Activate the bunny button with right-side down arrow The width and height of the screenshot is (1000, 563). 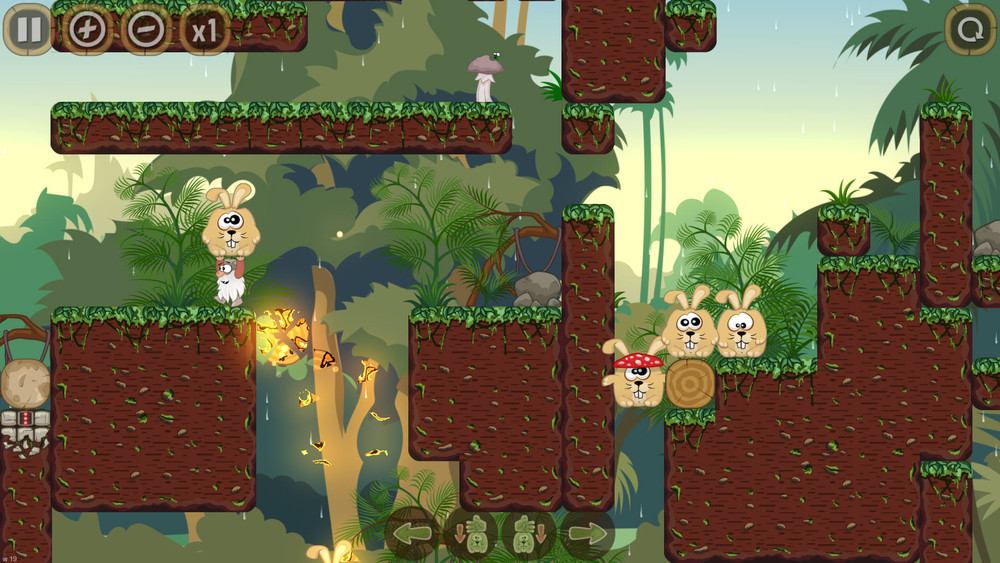click(529, 533)
